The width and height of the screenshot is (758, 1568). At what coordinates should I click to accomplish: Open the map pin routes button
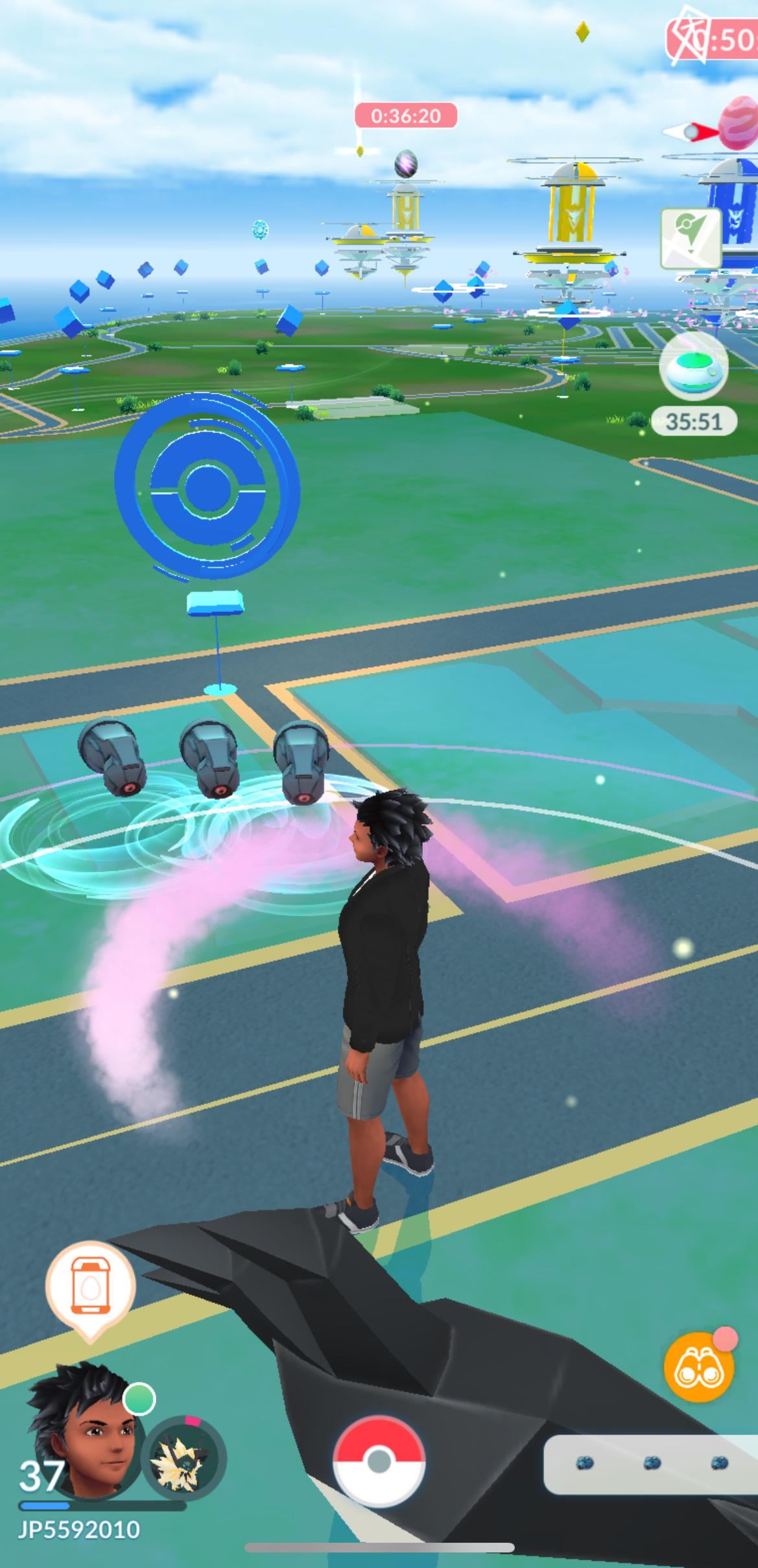(691, 239)
